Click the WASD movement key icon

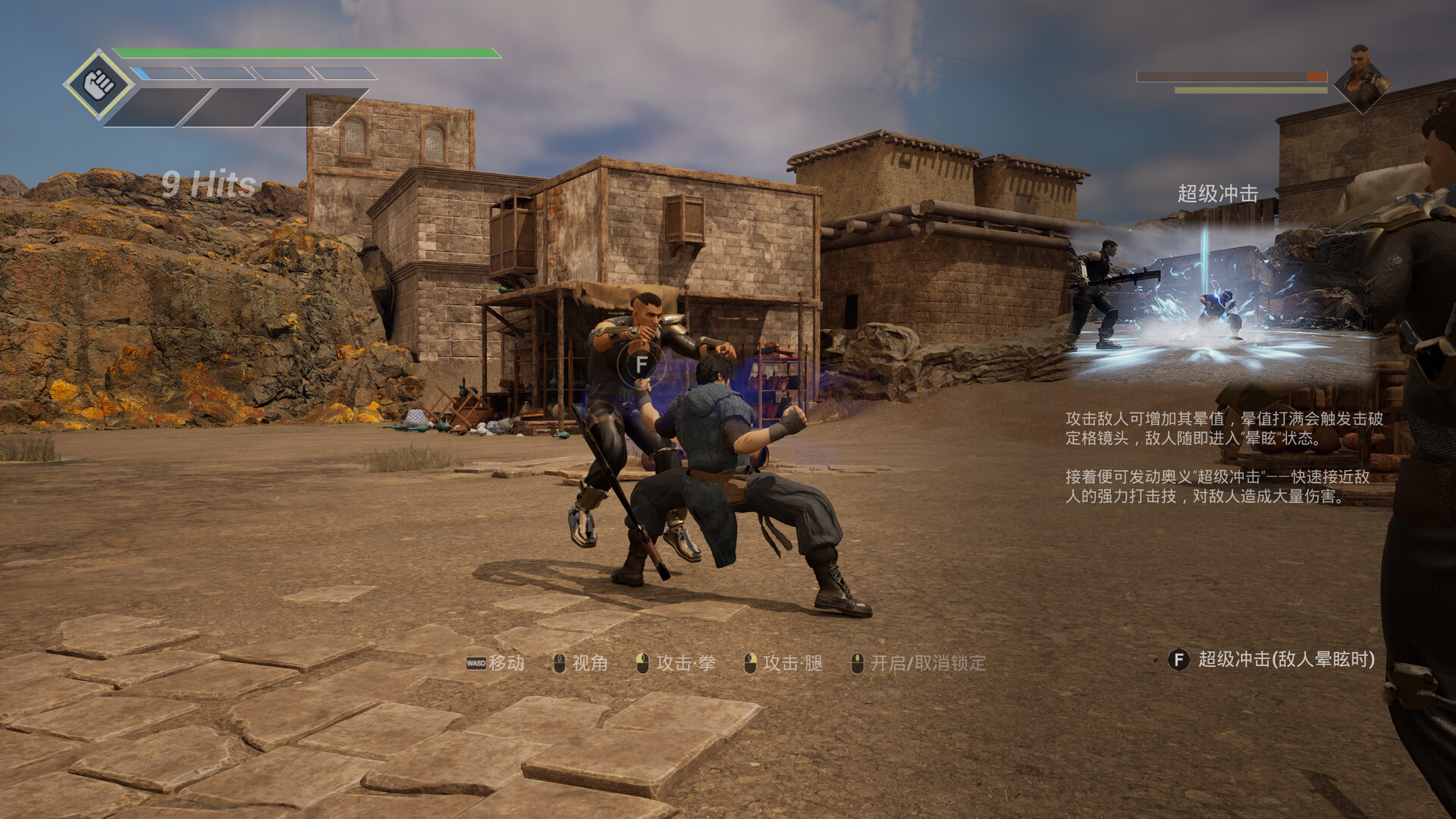tap(475, 662)
